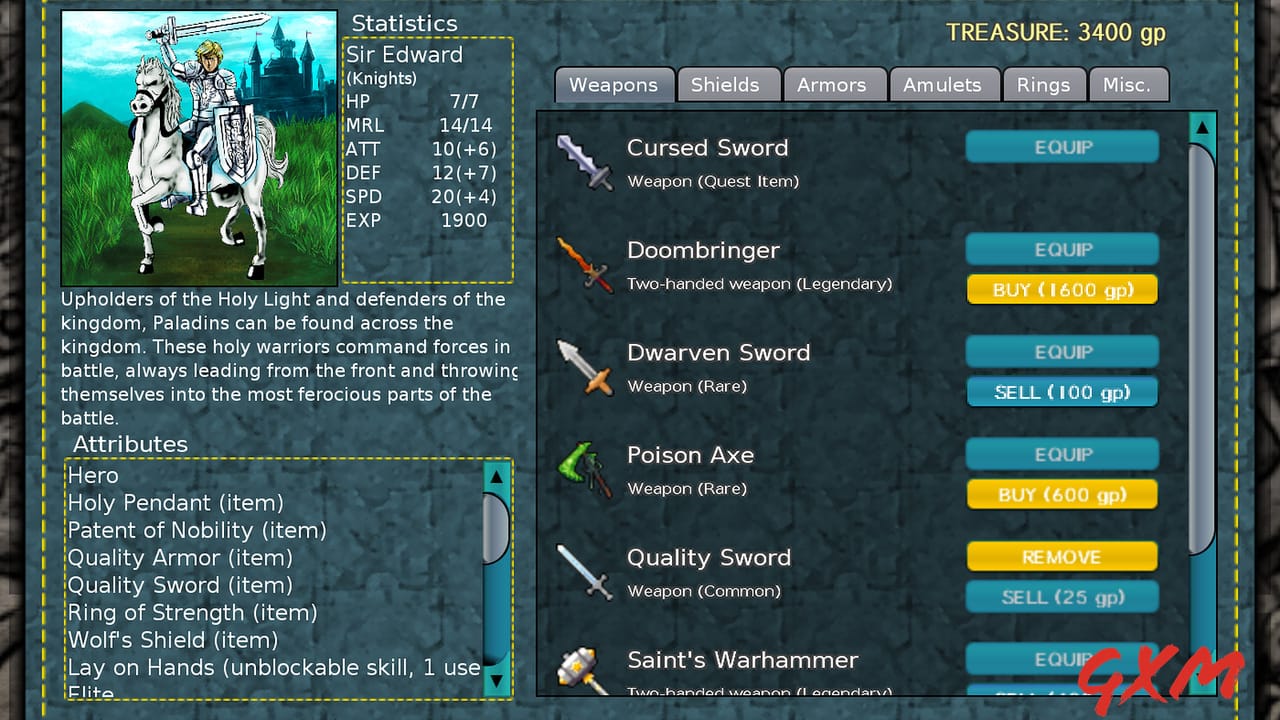The width and height of the screenshot is (1280, 720).
Task: Open the Misc. items tab
Action: tap(1129, 85)
